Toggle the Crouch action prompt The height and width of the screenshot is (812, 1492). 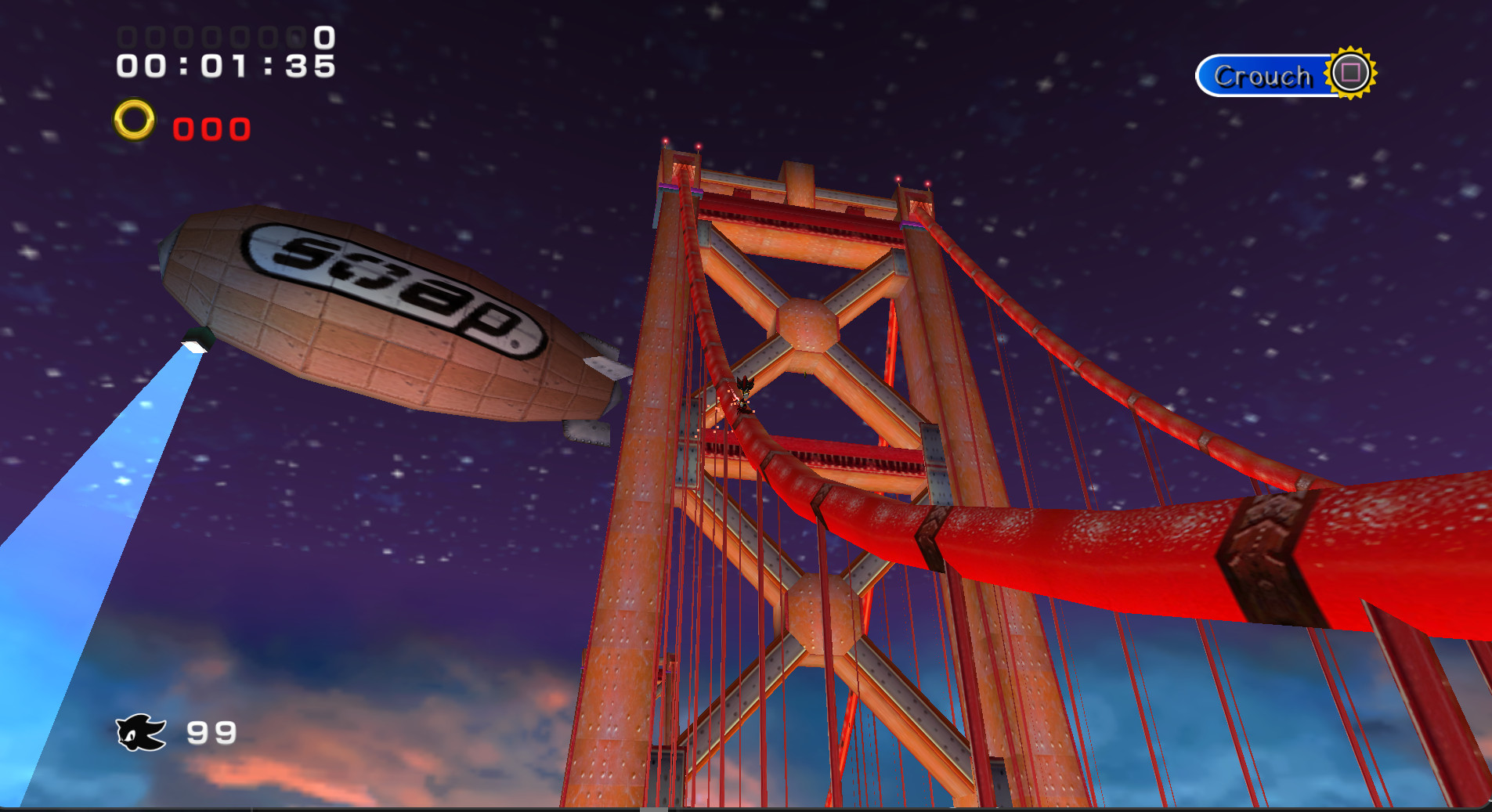[1263, 75]
